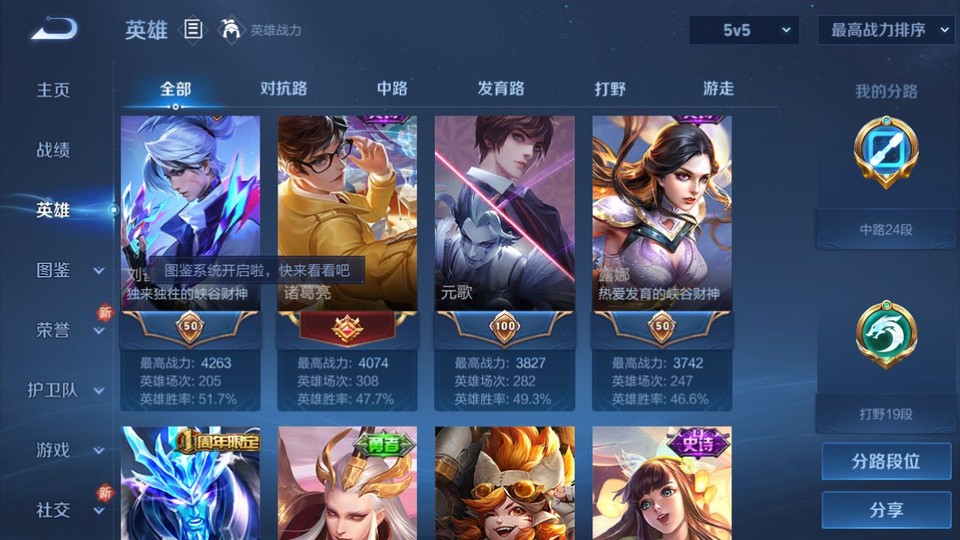Open the 最高战力排序 sort dropdown
Viewport: 960px width, 540px height.
(886, 30)
